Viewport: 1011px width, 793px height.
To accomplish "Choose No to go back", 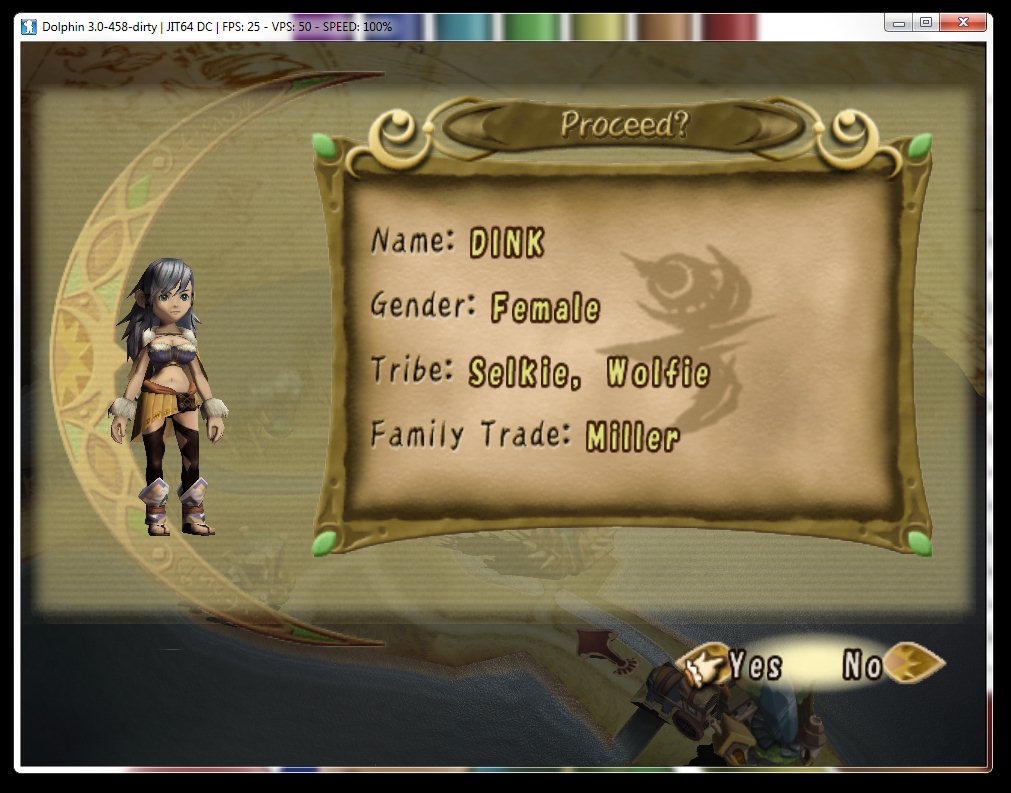I will tap(862, 665).
